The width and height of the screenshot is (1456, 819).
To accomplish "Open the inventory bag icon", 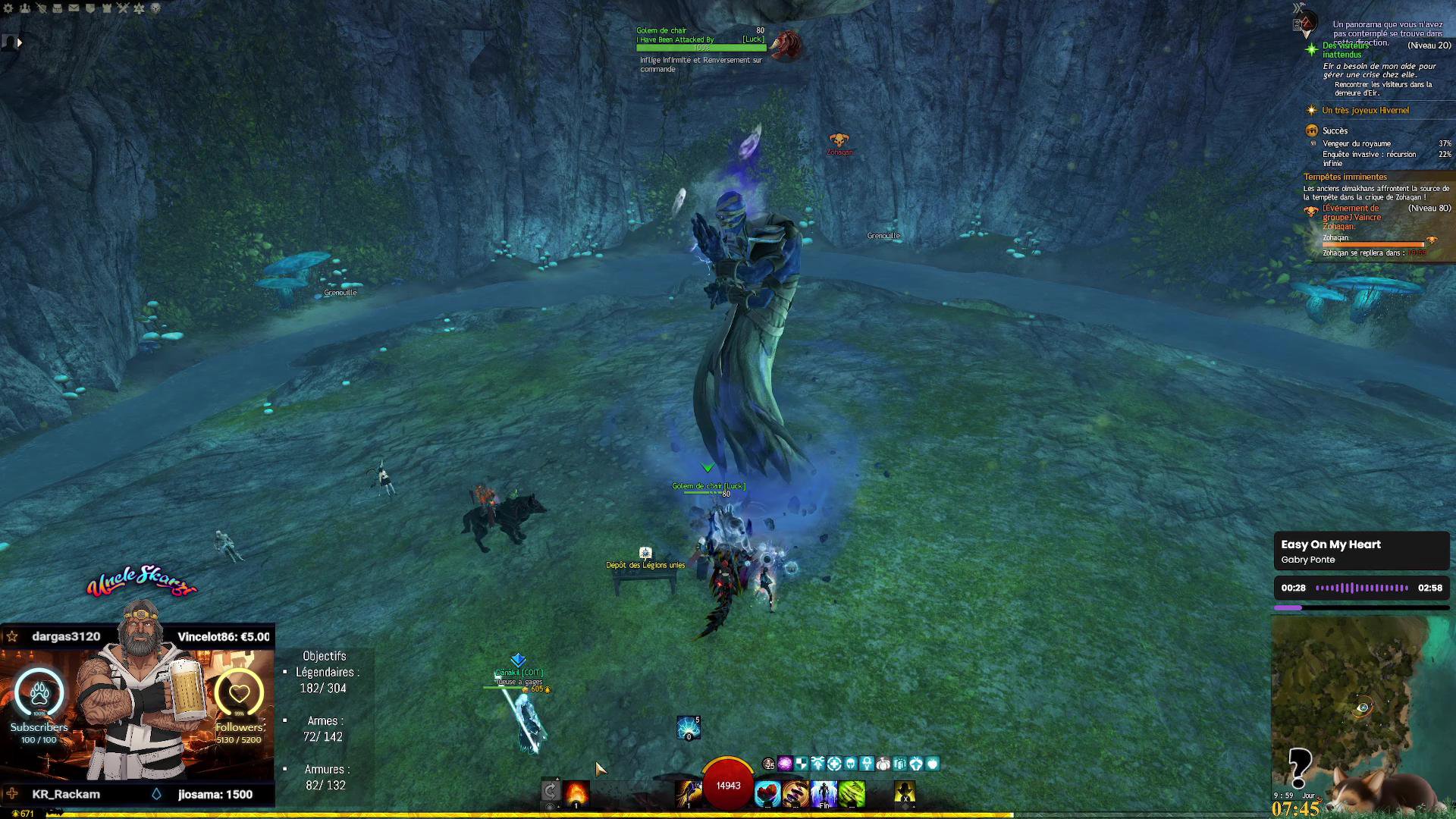I will (58, 8).
